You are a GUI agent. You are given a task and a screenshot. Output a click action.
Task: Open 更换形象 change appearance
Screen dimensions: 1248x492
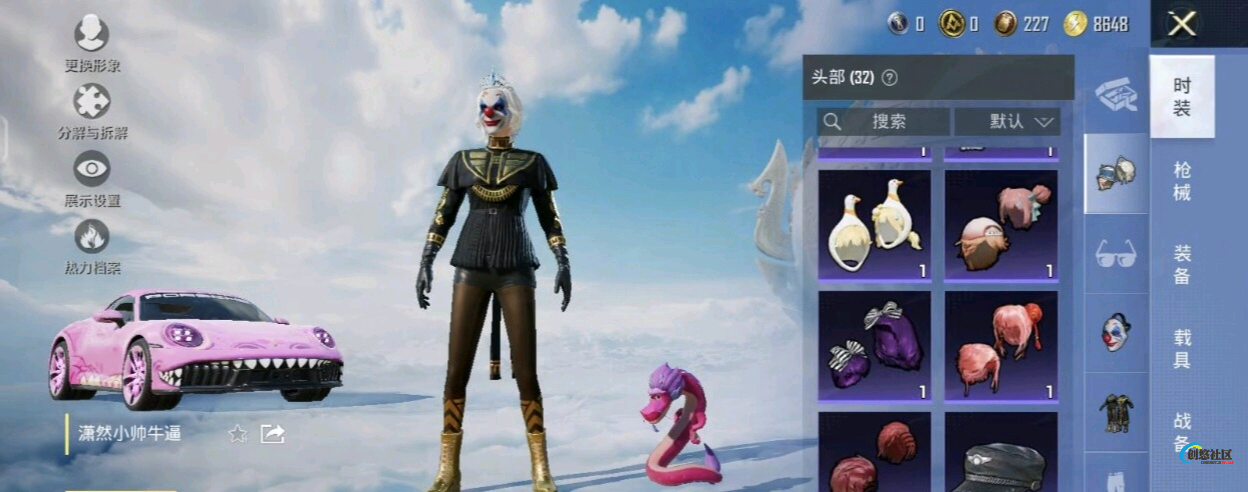click(x=92, y=40)
